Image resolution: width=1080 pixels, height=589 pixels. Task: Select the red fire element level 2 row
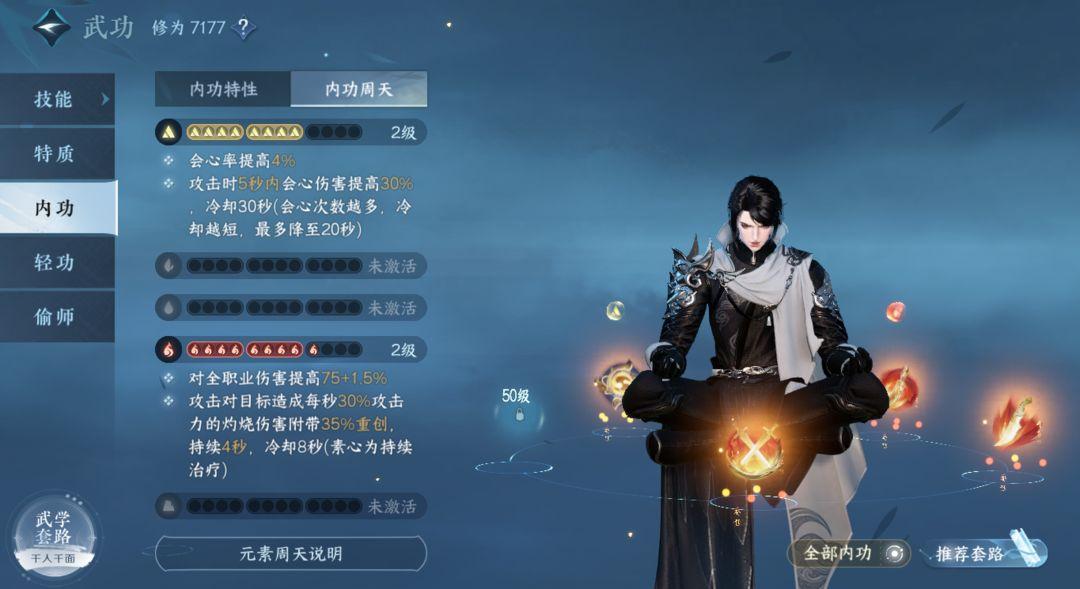point(291,350)
